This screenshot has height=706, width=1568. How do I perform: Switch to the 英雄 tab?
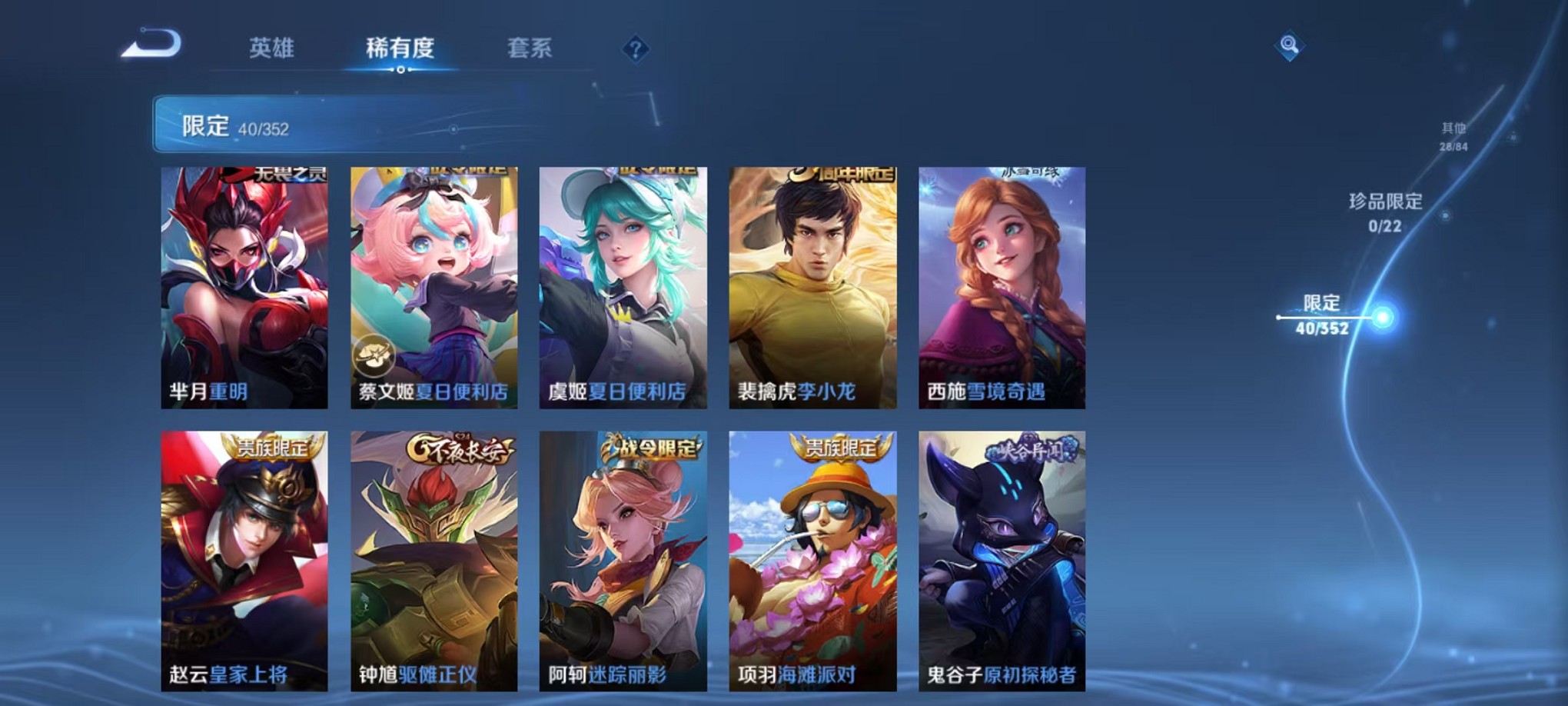(273, 48)
